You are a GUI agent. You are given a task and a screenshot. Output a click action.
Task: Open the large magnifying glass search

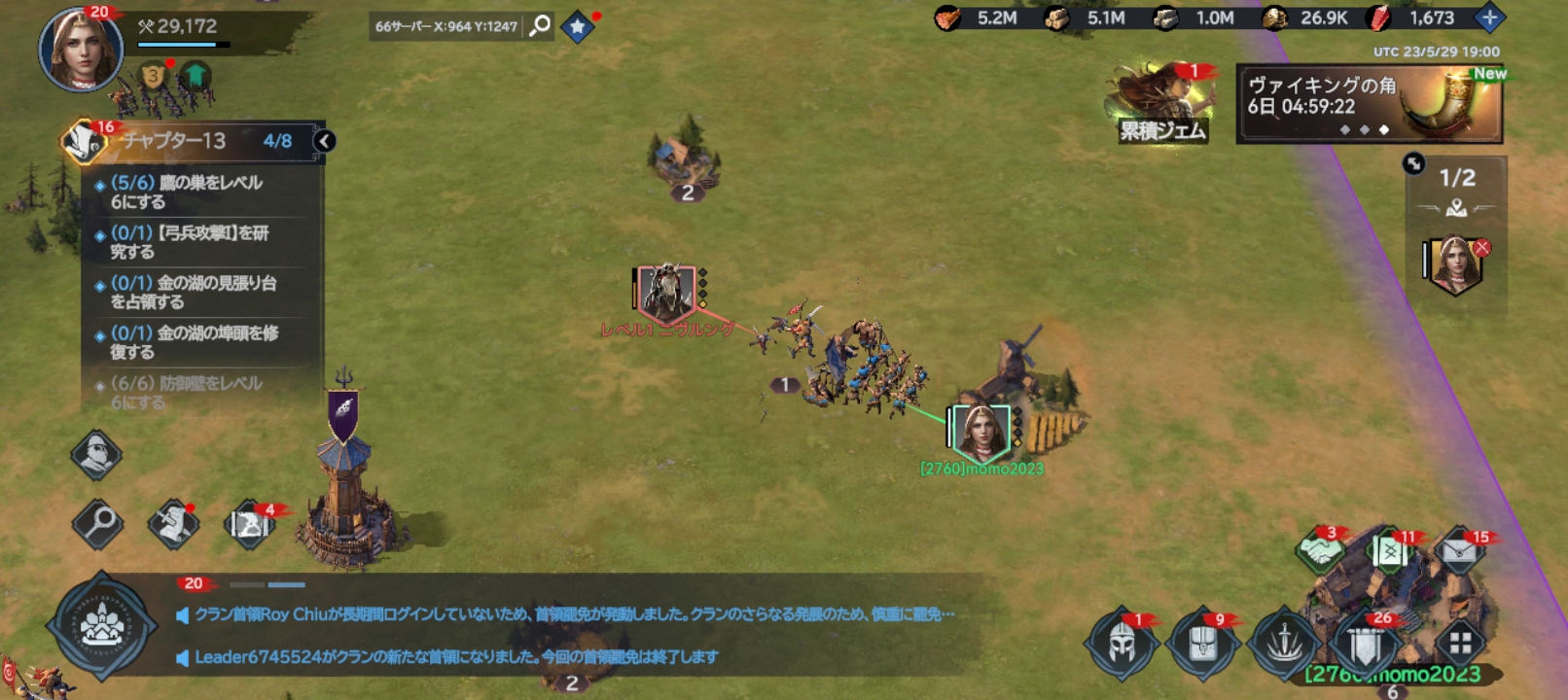tap(97, 524)
